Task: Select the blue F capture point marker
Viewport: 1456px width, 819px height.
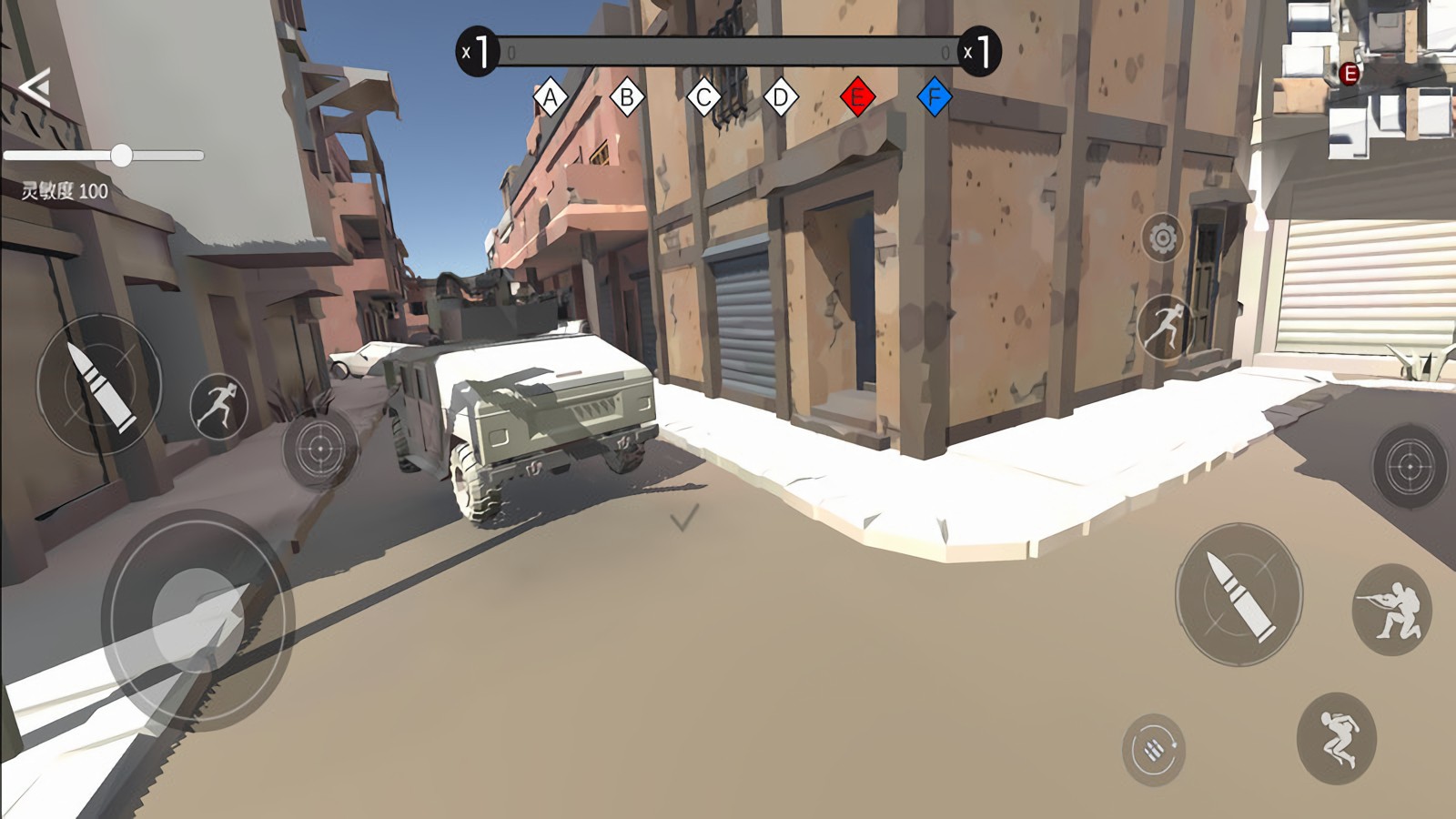Action: coord(934,96)
